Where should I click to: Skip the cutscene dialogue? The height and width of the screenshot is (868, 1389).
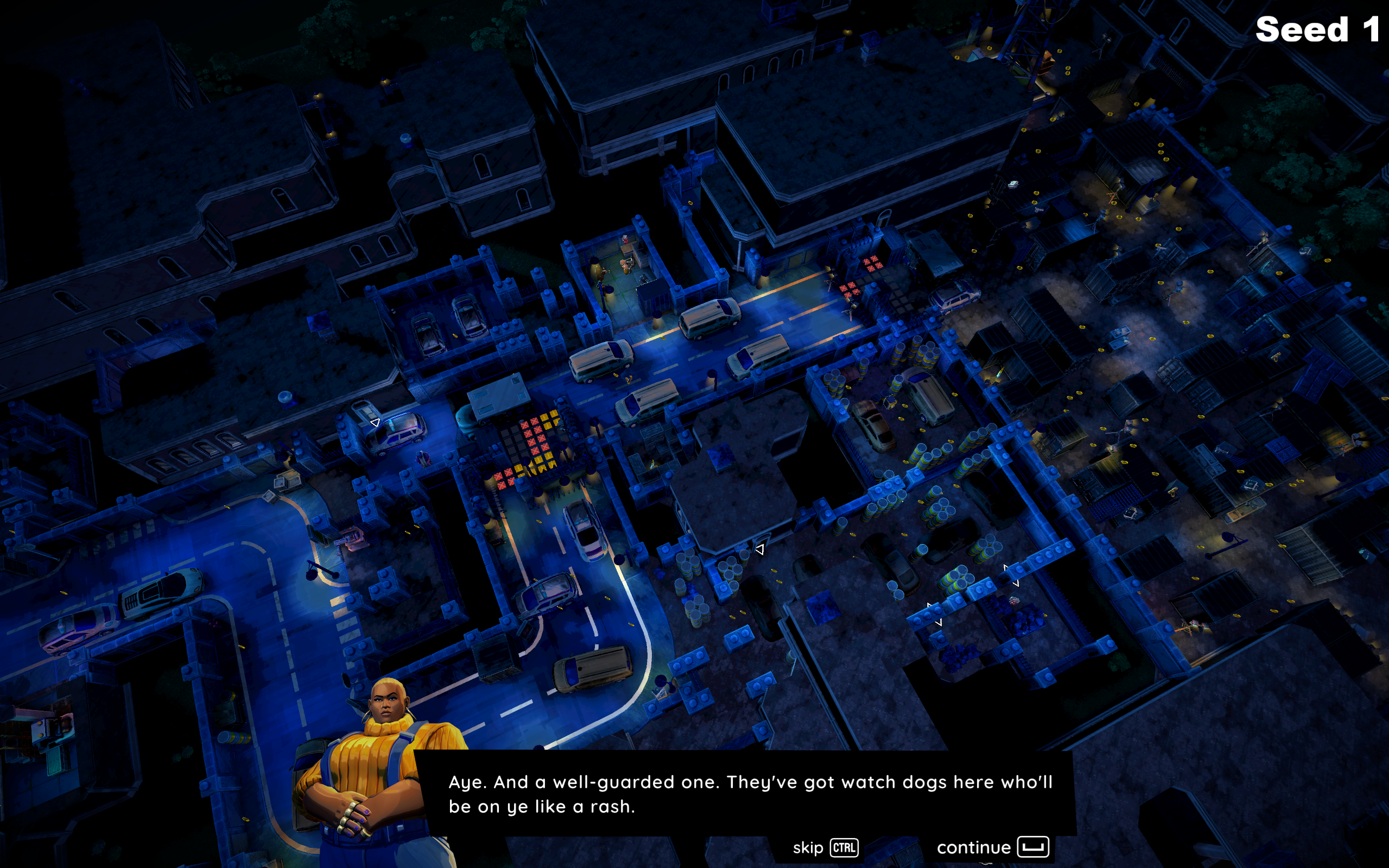[825, 848]
